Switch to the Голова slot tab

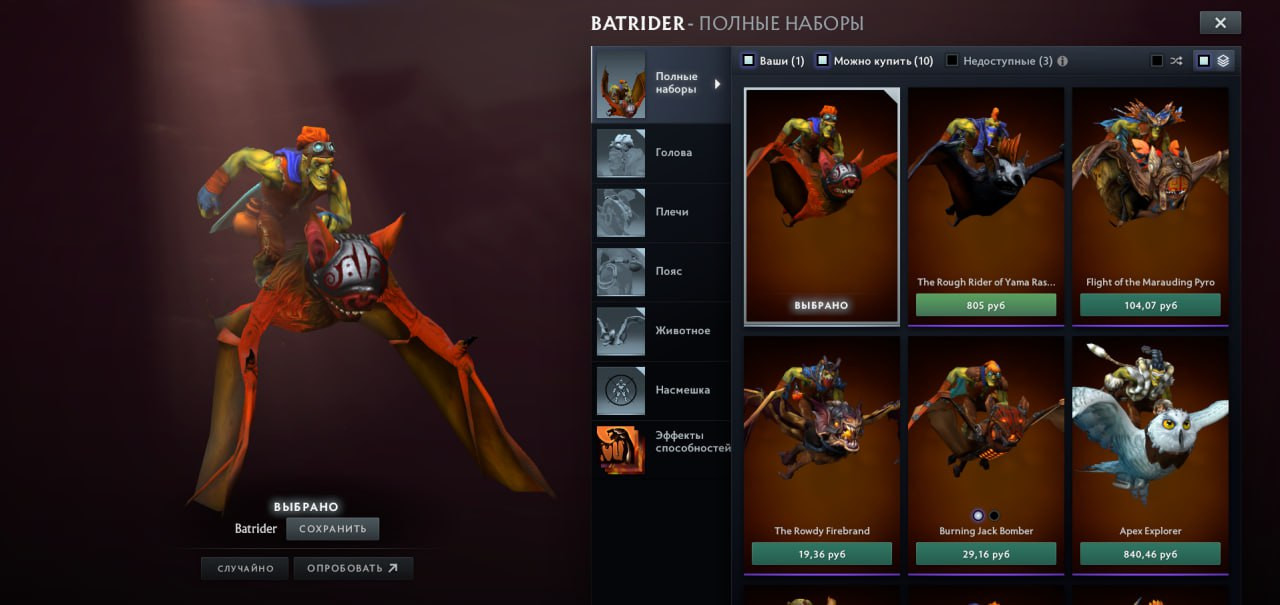pos(660,153)
